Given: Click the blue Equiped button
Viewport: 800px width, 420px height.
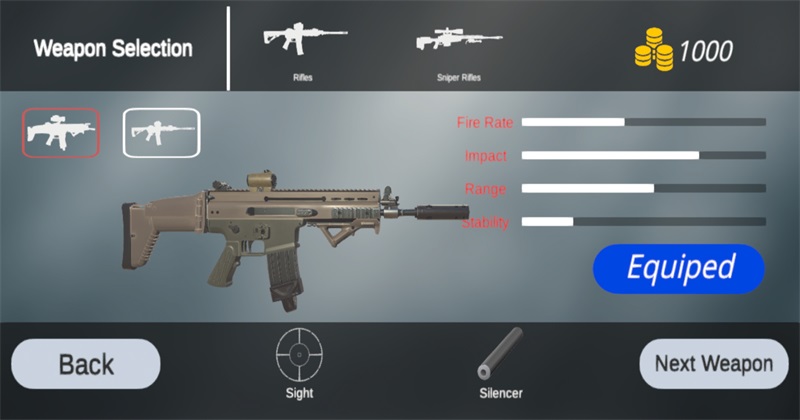Looking at the screenshot, I should (x=679, y=268).
